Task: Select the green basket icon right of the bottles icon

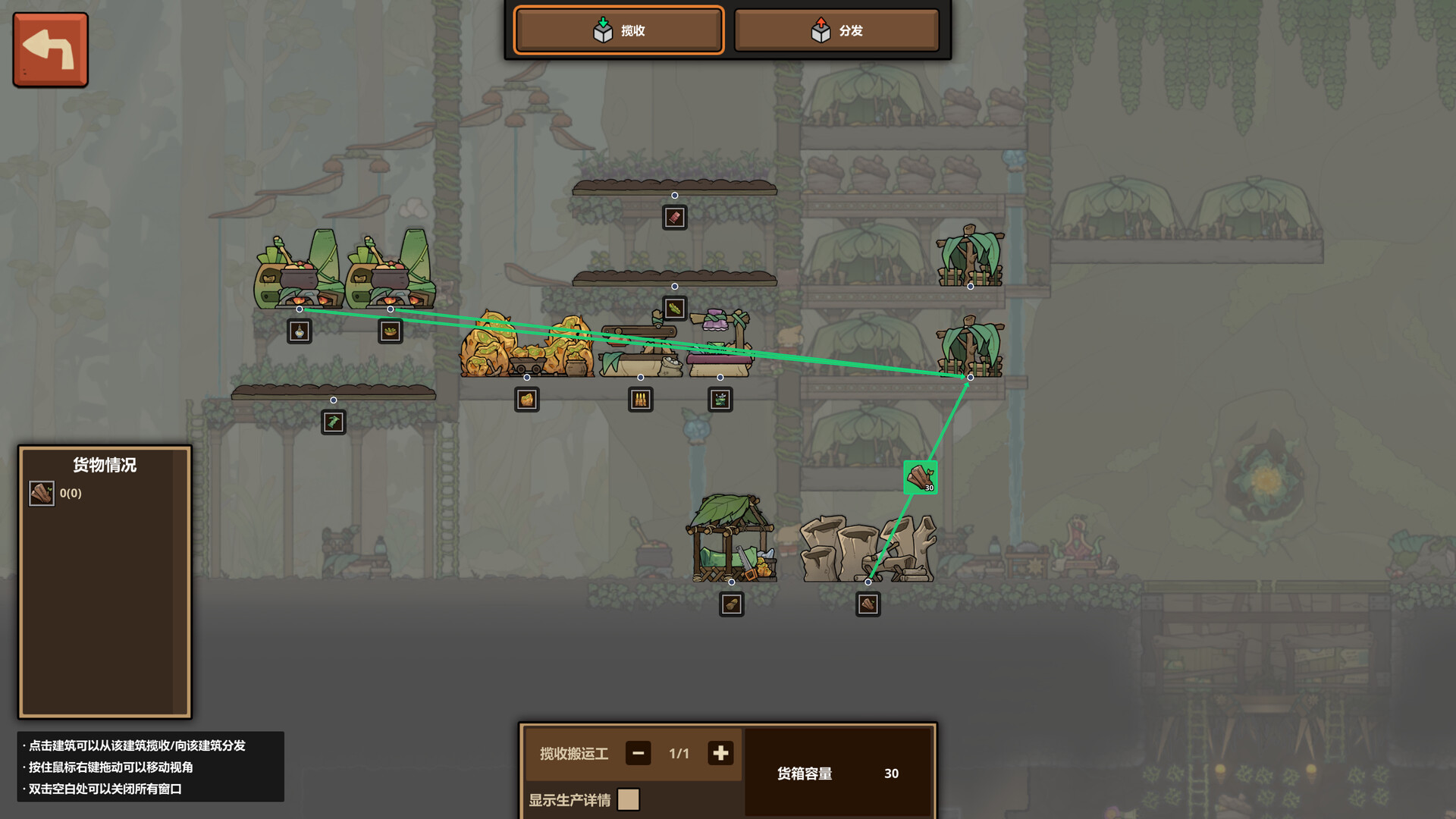Action: 719,400
